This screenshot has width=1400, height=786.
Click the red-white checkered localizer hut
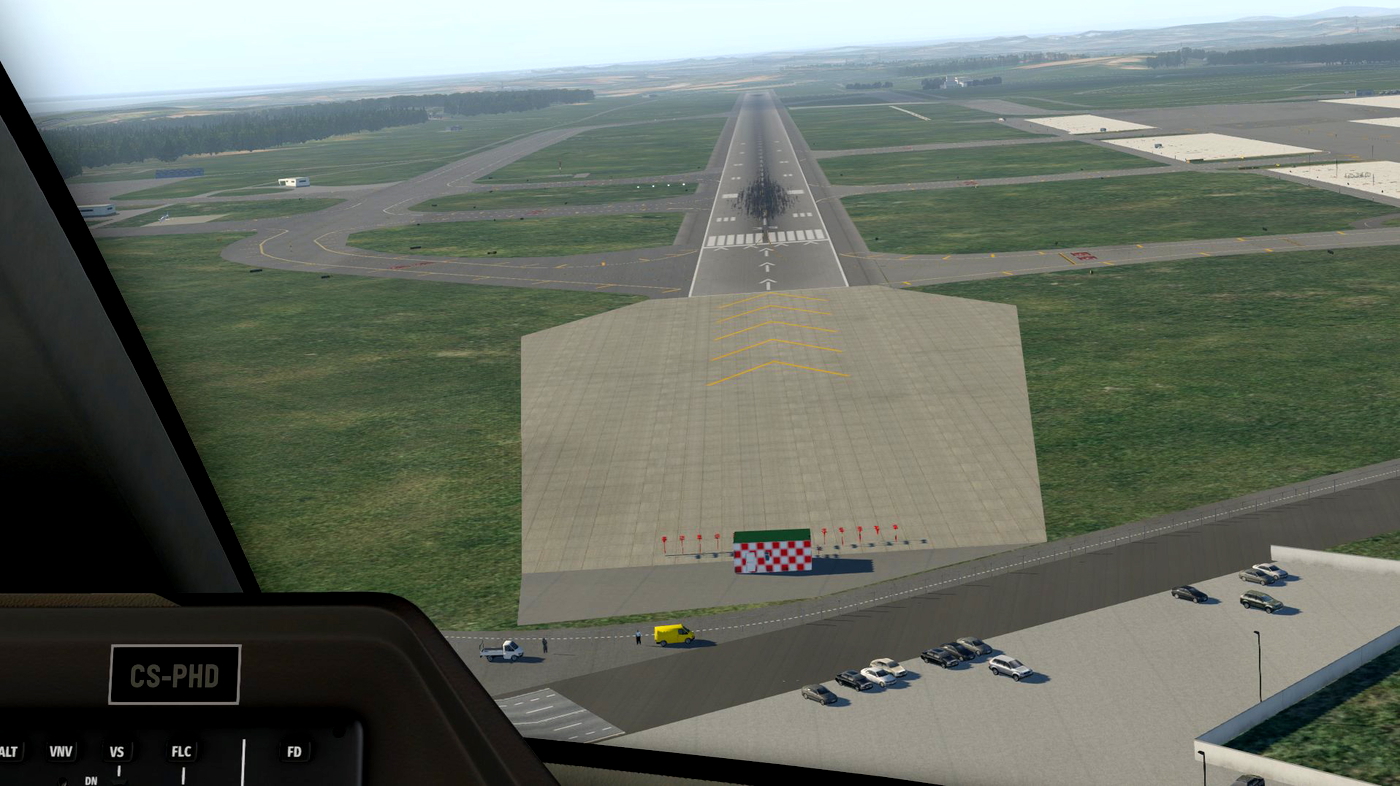tap(770, 553)
